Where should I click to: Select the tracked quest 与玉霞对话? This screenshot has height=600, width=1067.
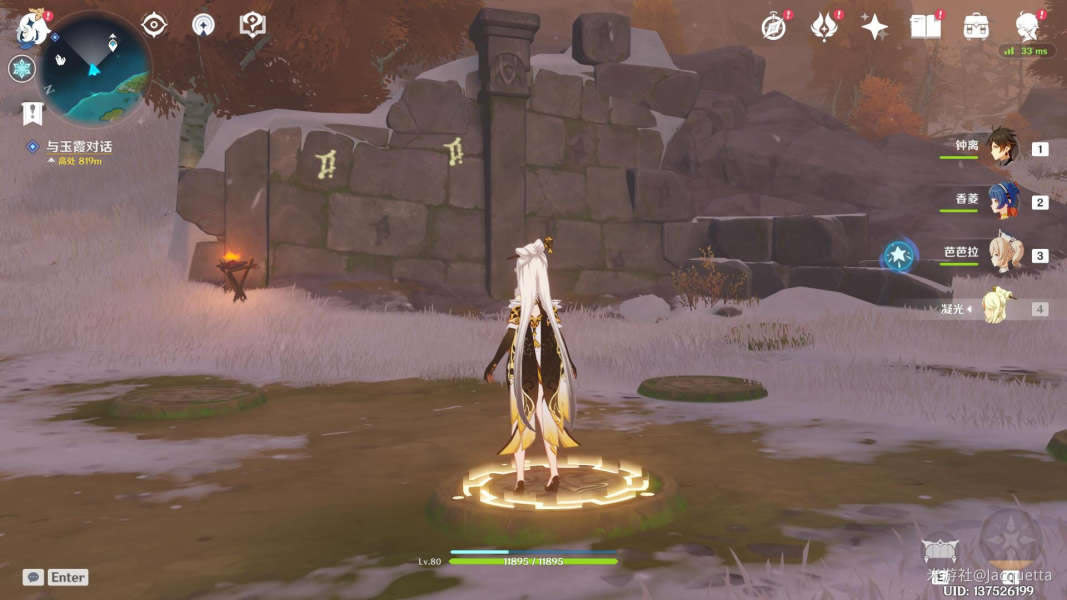pos(78,147)
